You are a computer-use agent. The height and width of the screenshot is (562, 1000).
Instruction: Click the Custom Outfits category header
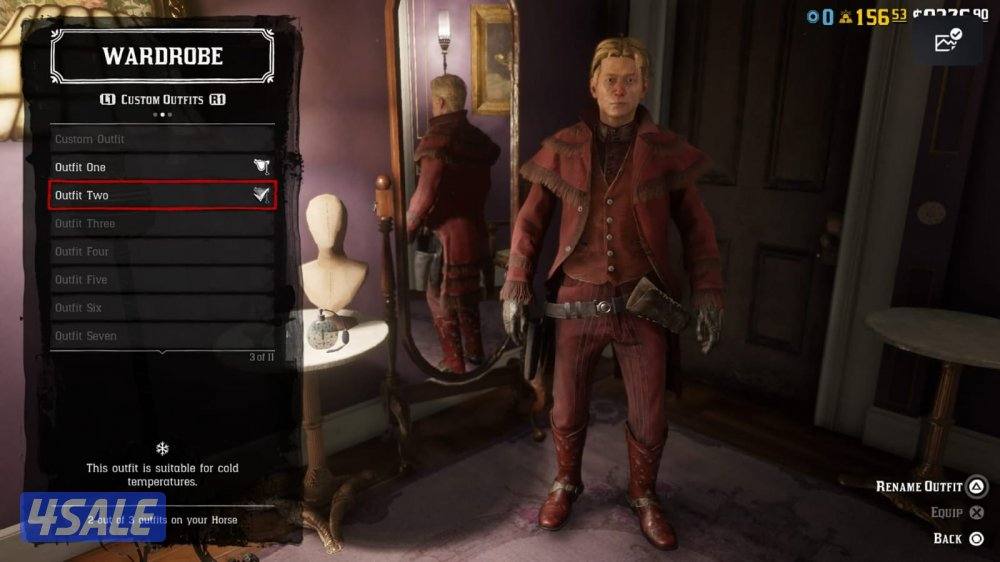pyautogui.click(x=161, y=100)
